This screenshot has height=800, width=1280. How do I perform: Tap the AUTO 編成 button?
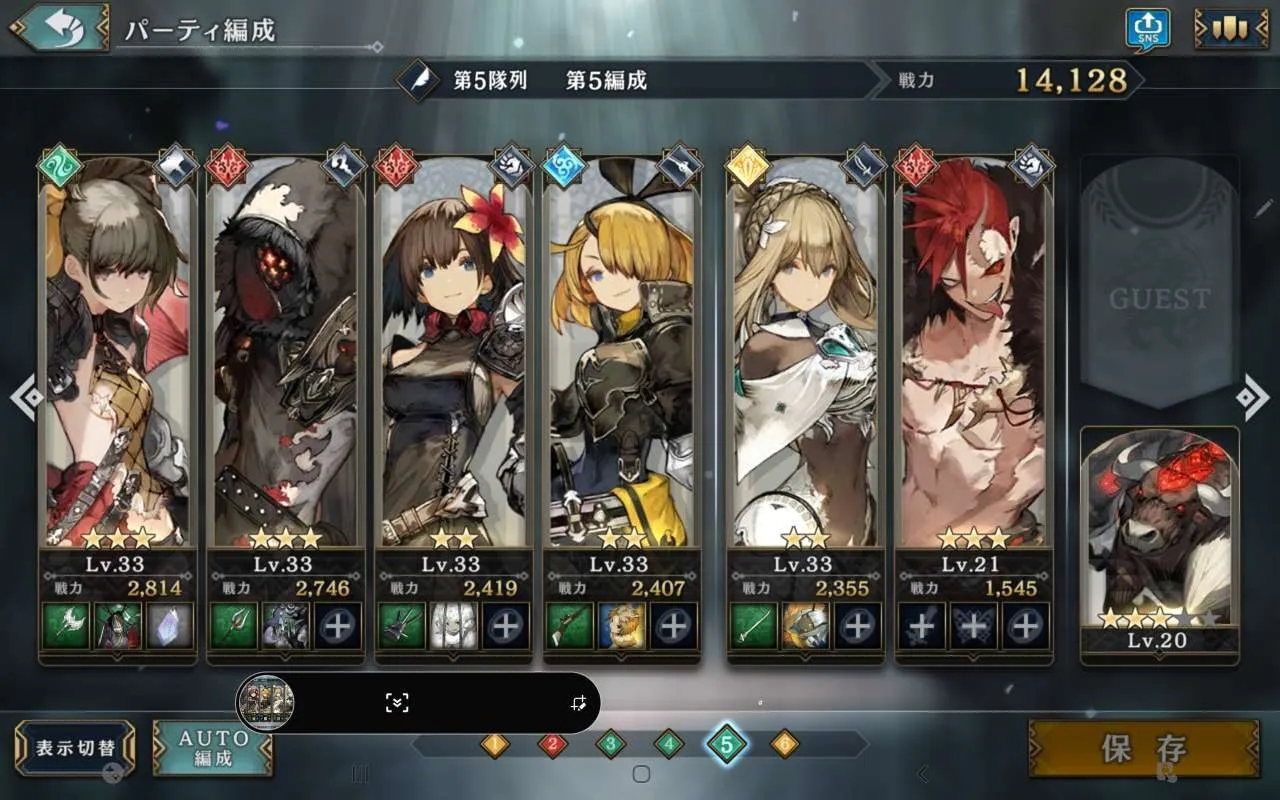(212, 748)
